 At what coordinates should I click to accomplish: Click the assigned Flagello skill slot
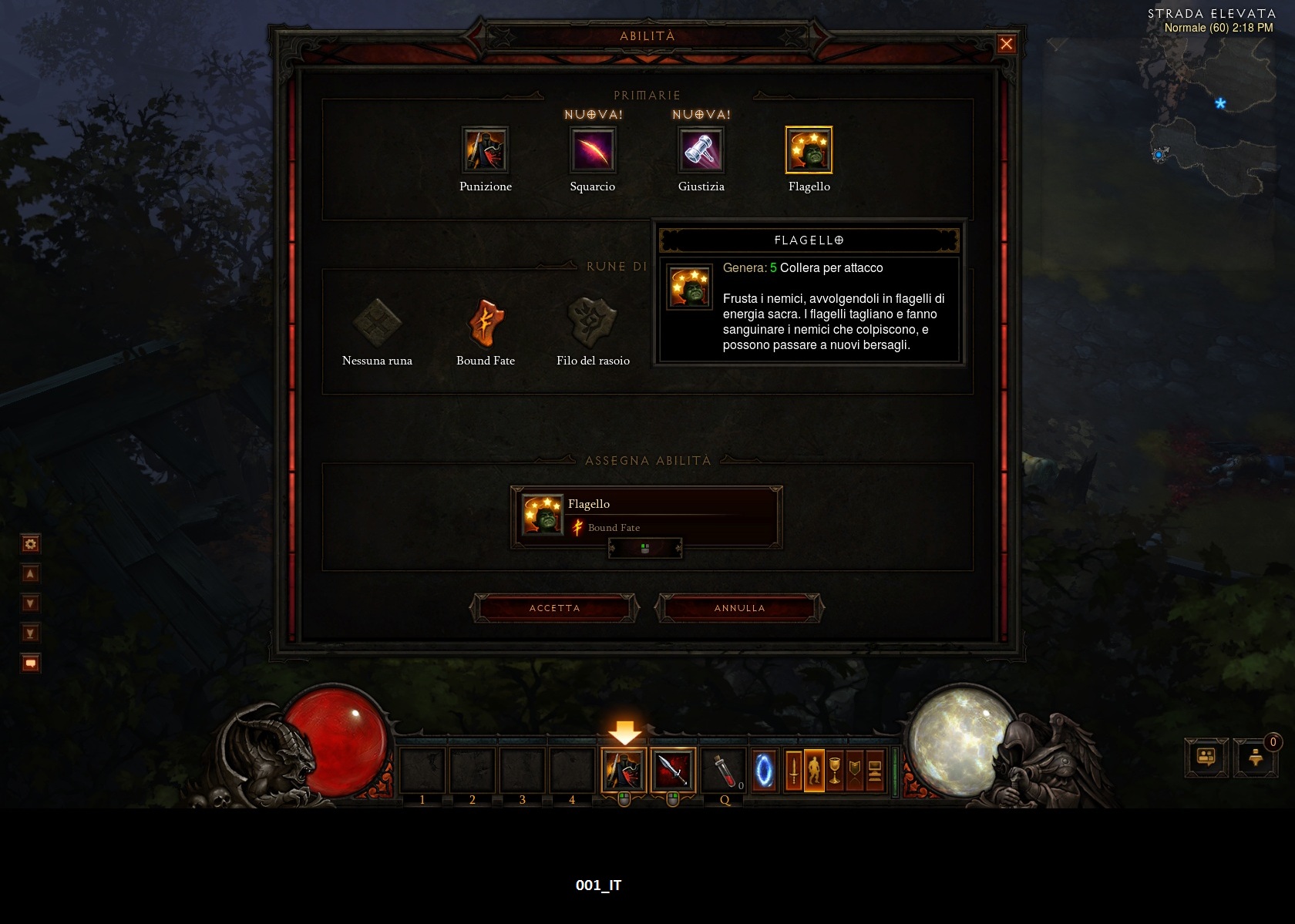pyautogui.click(x=646, y=516)
